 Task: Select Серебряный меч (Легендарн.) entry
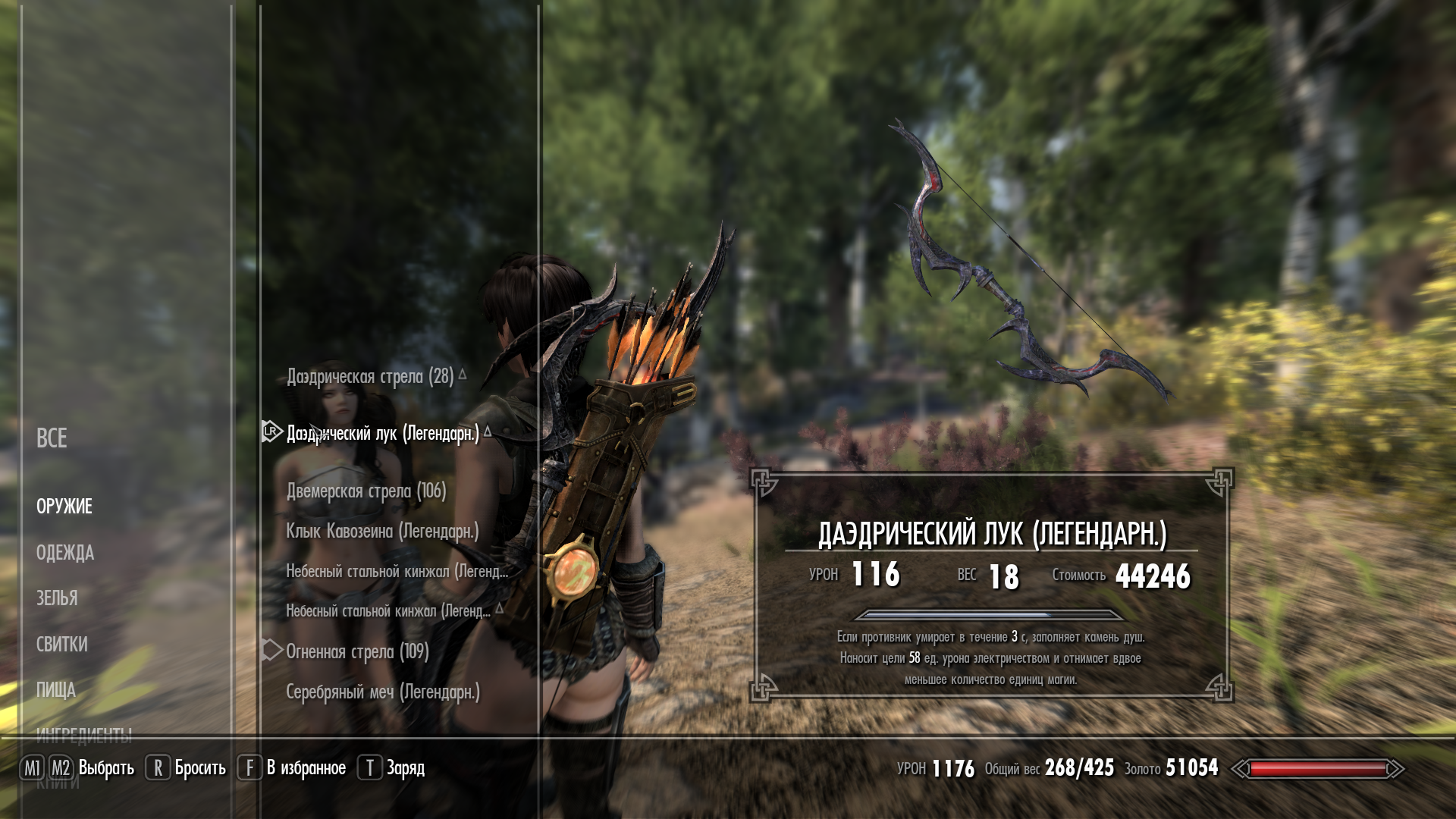click(x=383, y=692)
